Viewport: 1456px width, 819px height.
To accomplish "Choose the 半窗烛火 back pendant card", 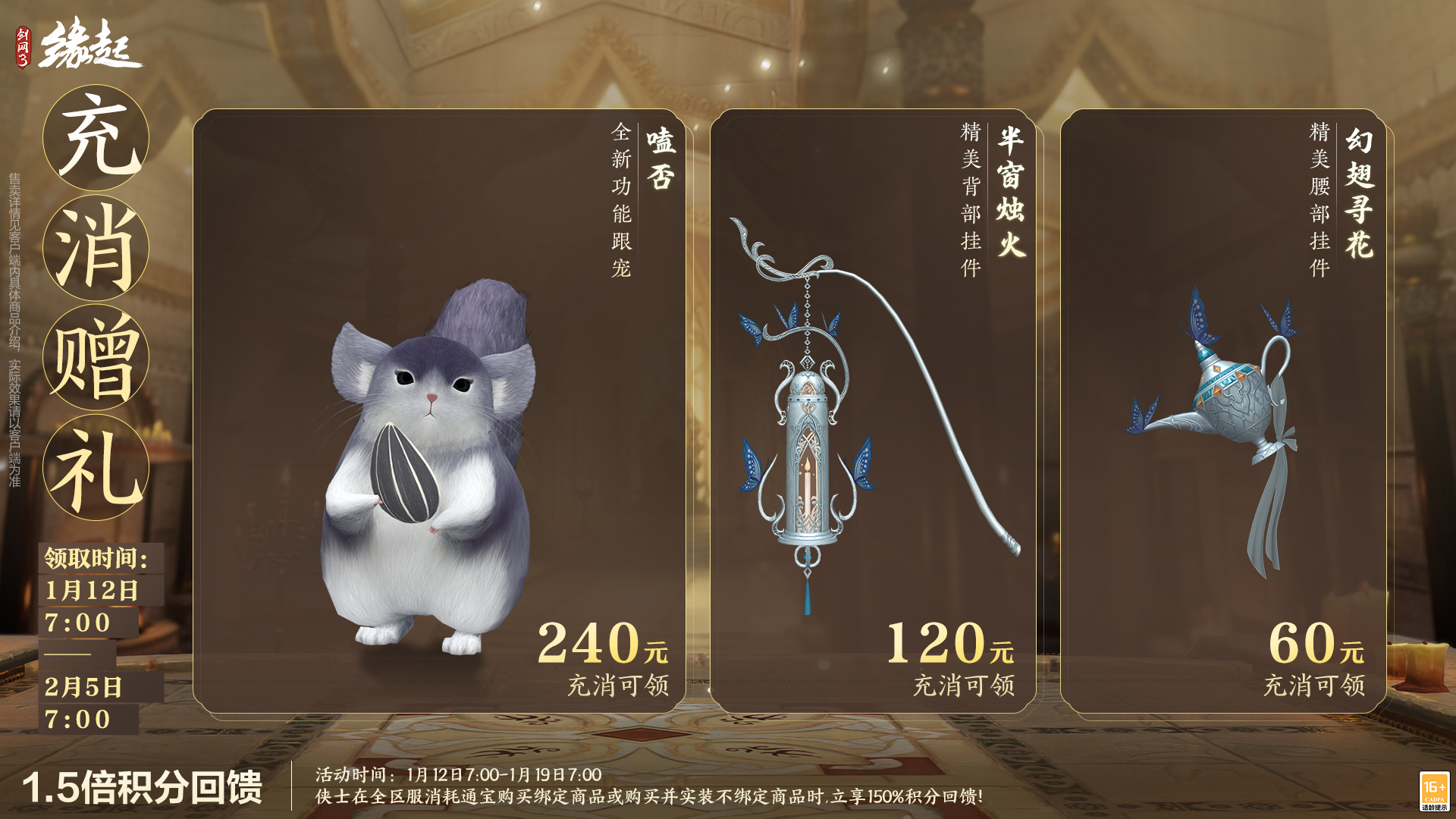I will point(873,411).
